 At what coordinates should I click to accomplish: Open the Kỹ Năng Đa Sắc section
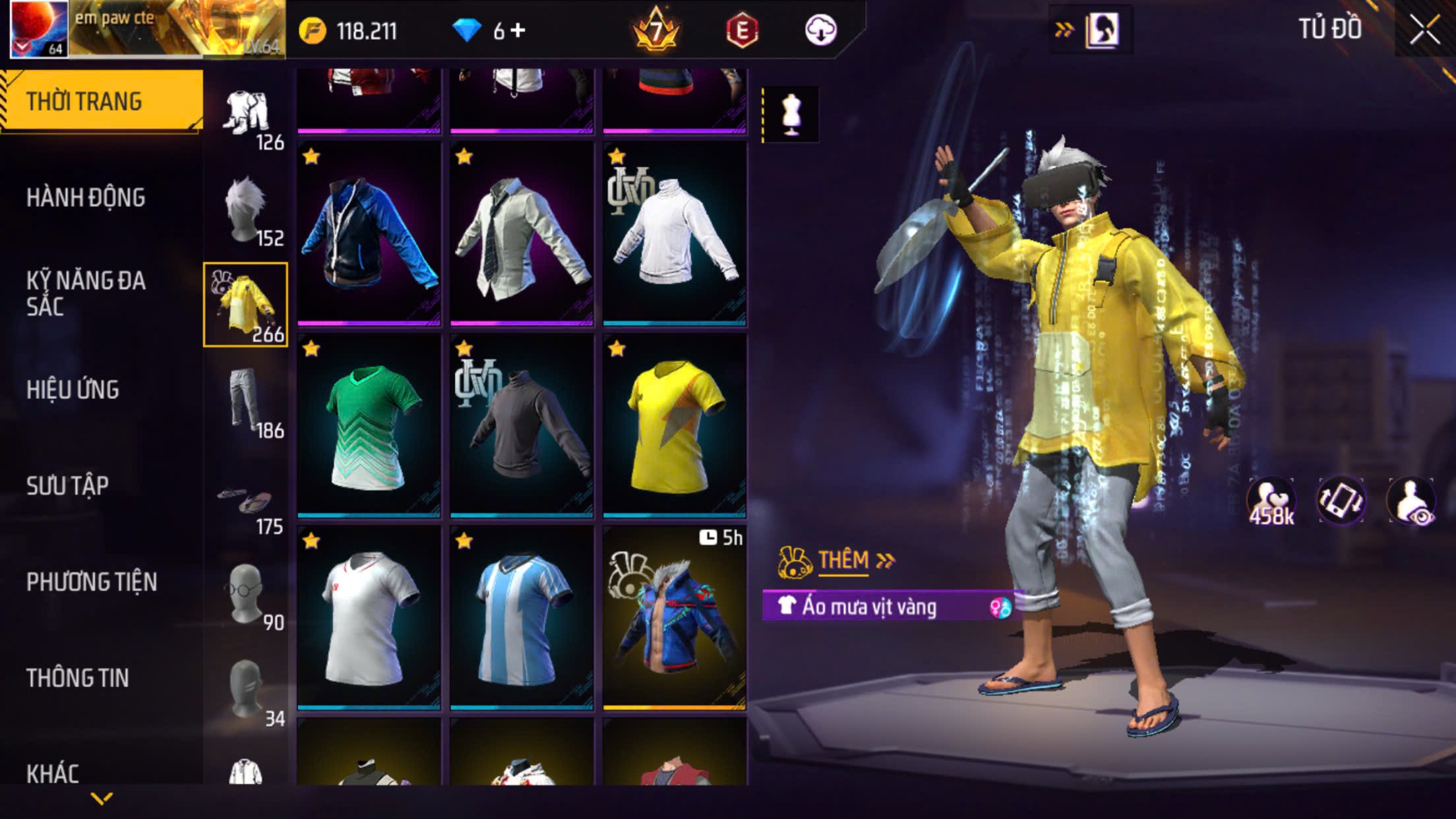(86, 293)
